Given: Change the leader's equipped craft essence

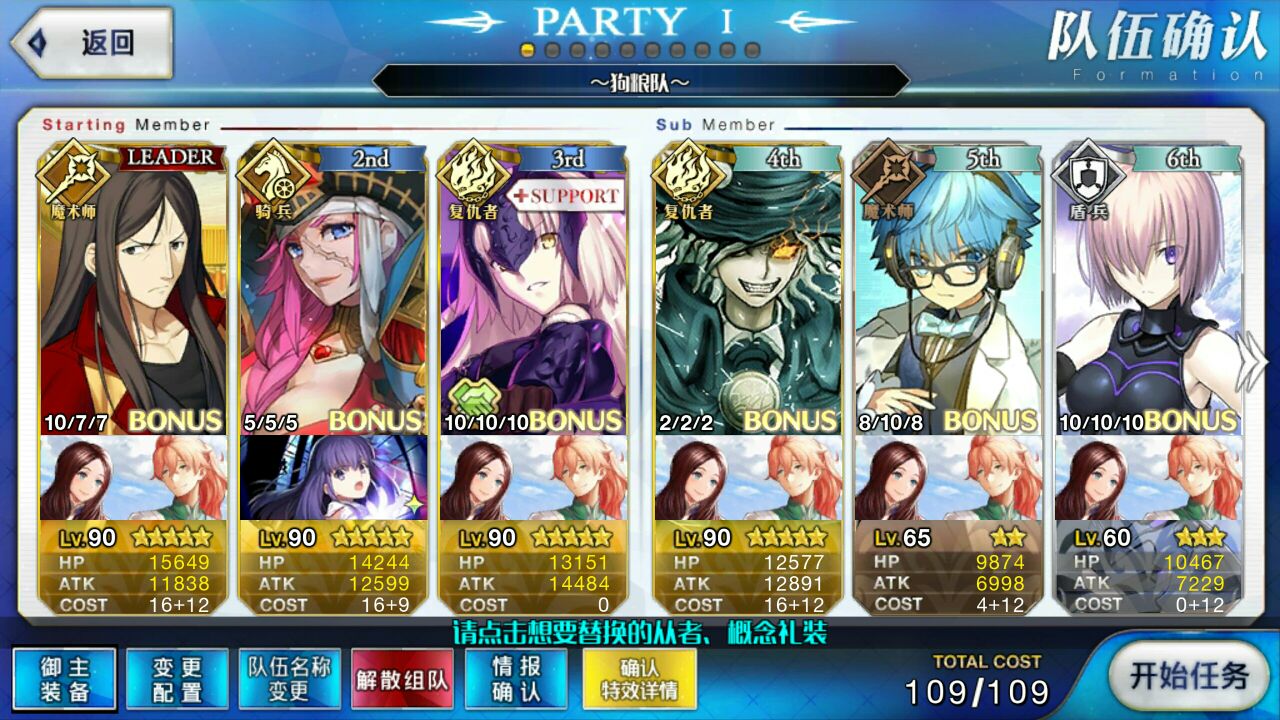Looking at the screenshot, I should point(131,477).
